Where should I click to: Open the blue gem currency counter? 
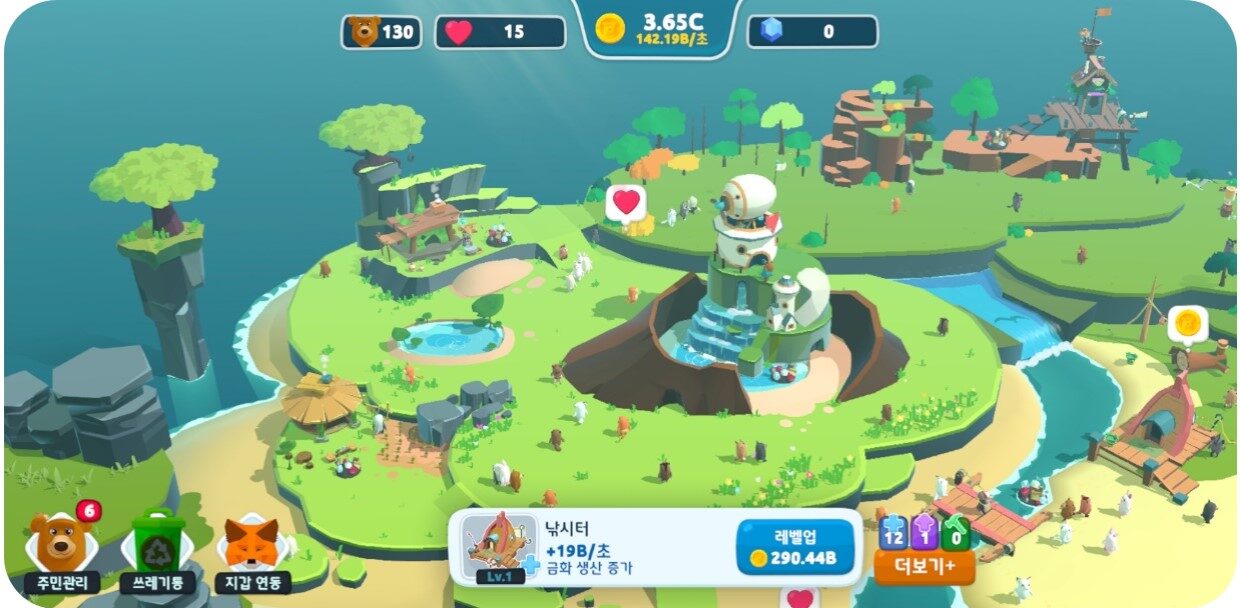pyautogui.click(x=812, y=32)
